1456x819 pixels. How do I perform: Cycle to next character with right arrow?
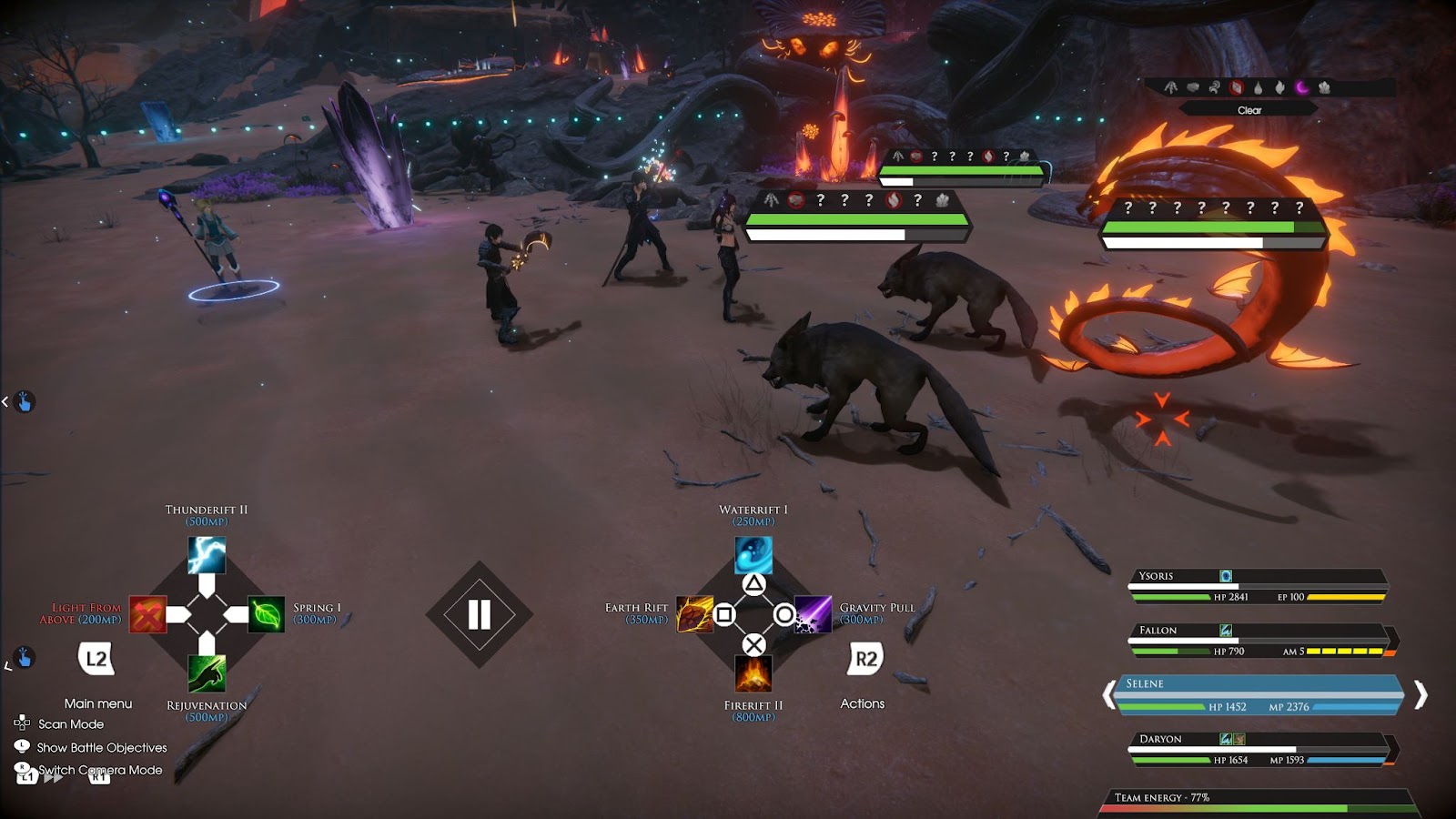coord(1421,695)
